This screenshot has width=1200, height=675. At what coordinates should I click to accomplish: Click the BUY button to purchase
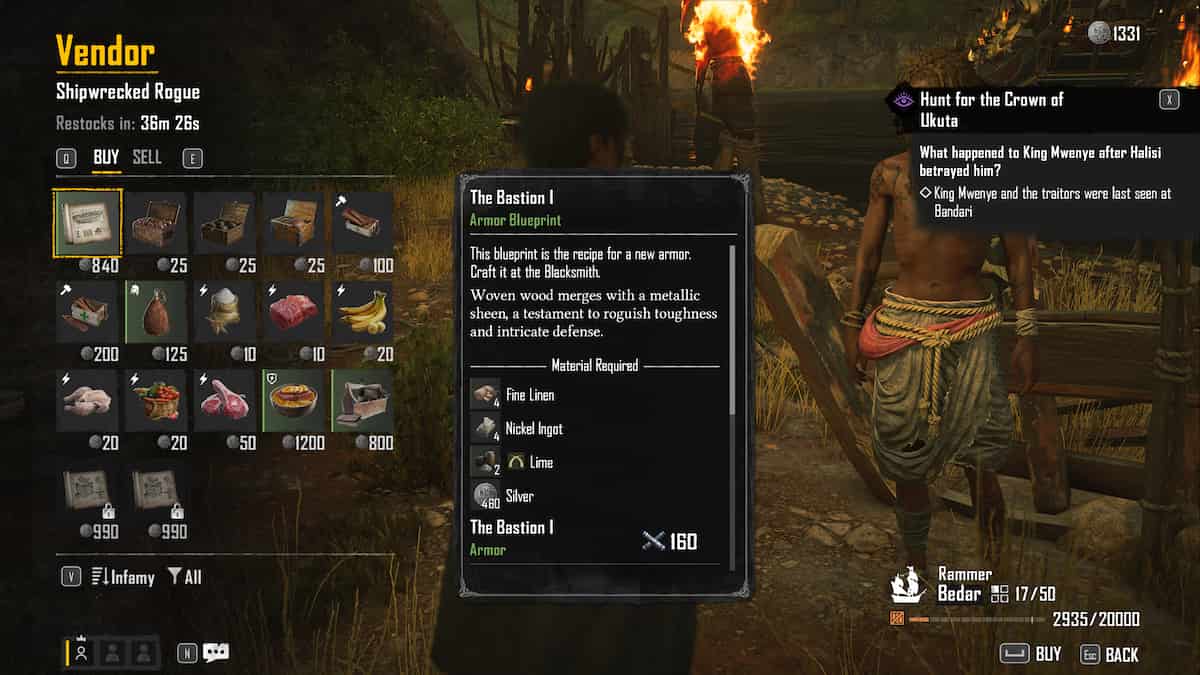(1031, 654)
